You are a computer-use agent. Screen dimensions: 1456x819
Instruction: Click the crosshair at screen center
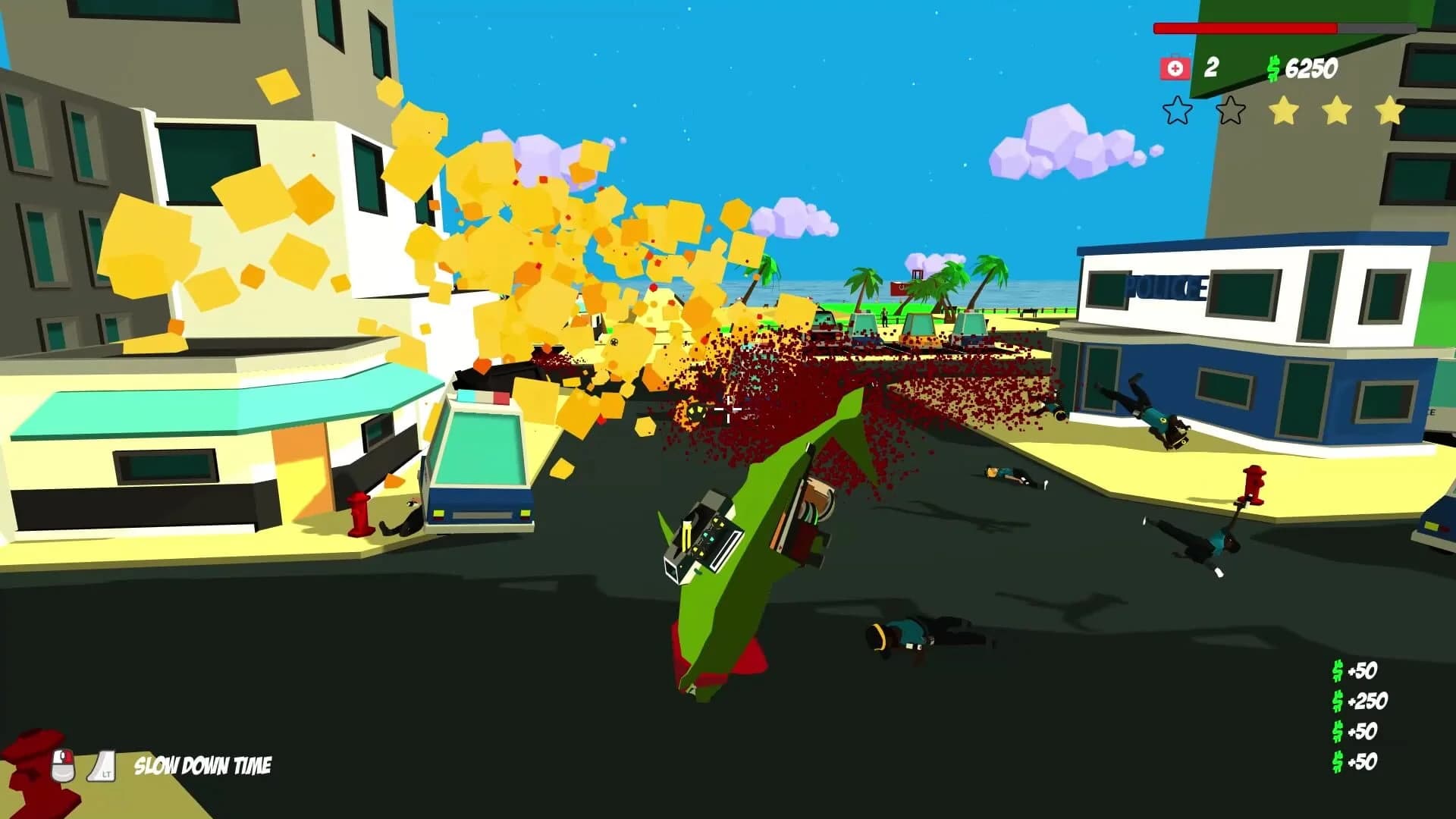point(729,409)
